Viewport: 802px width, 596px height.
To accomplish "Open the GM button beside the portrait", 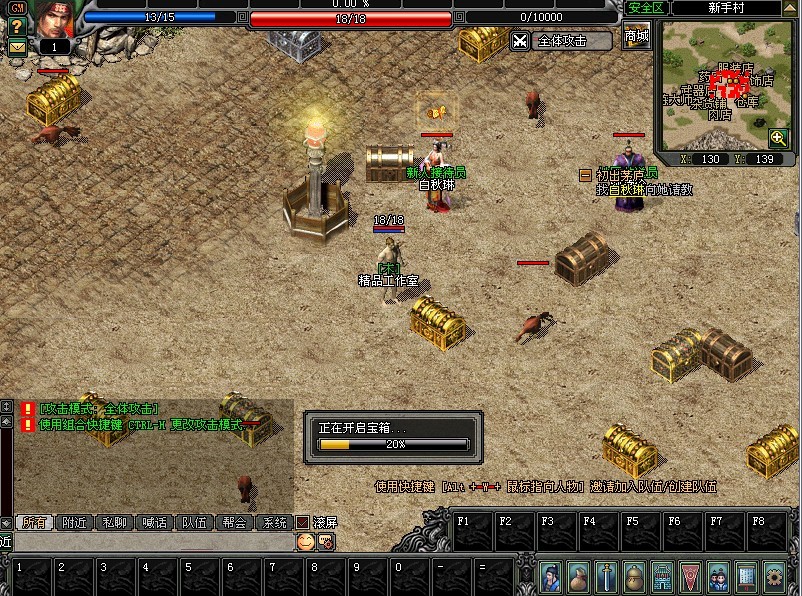I will pos(17,6).
